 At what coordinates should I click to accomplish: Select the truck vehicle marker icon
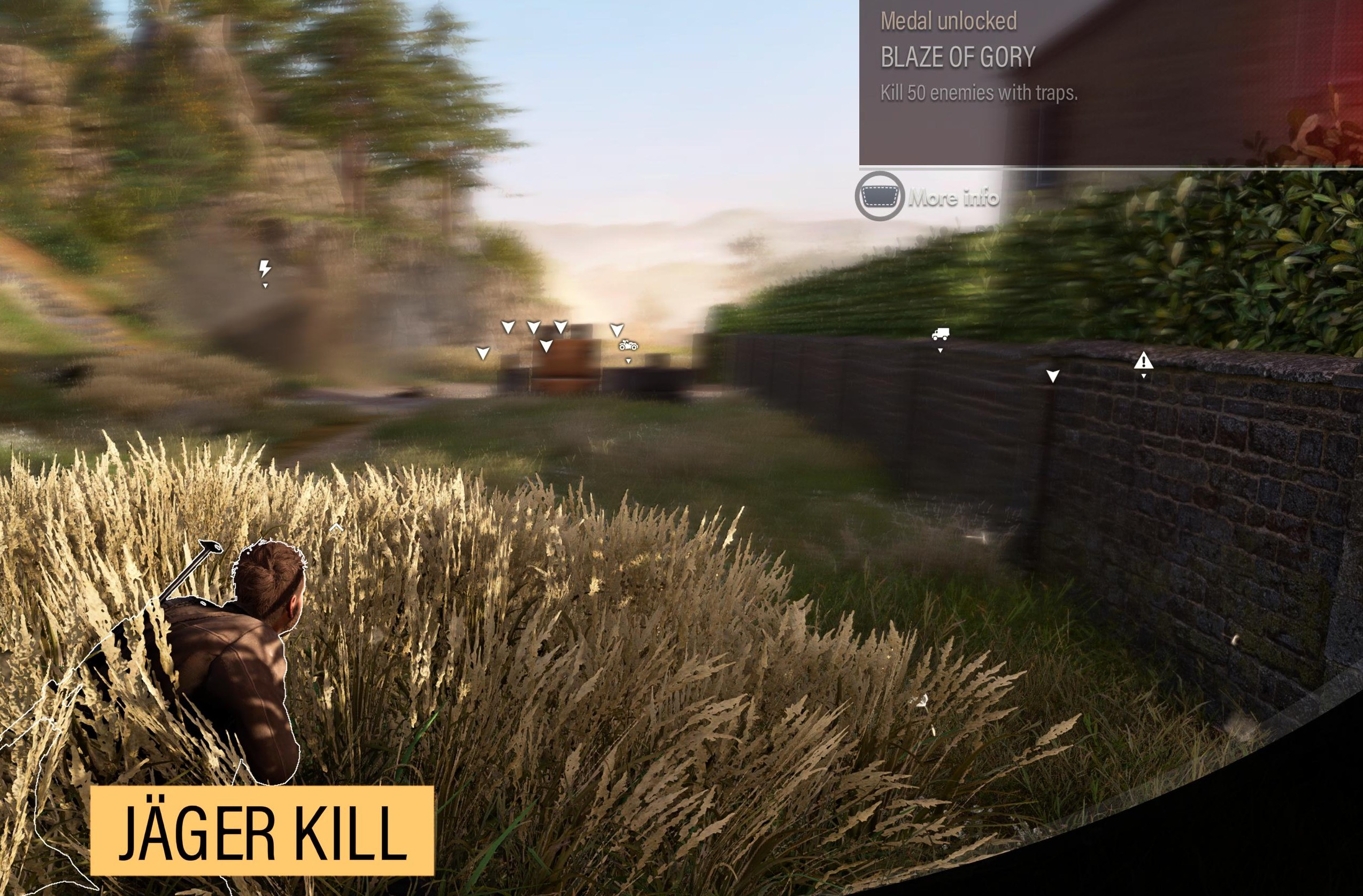[941, 334]
